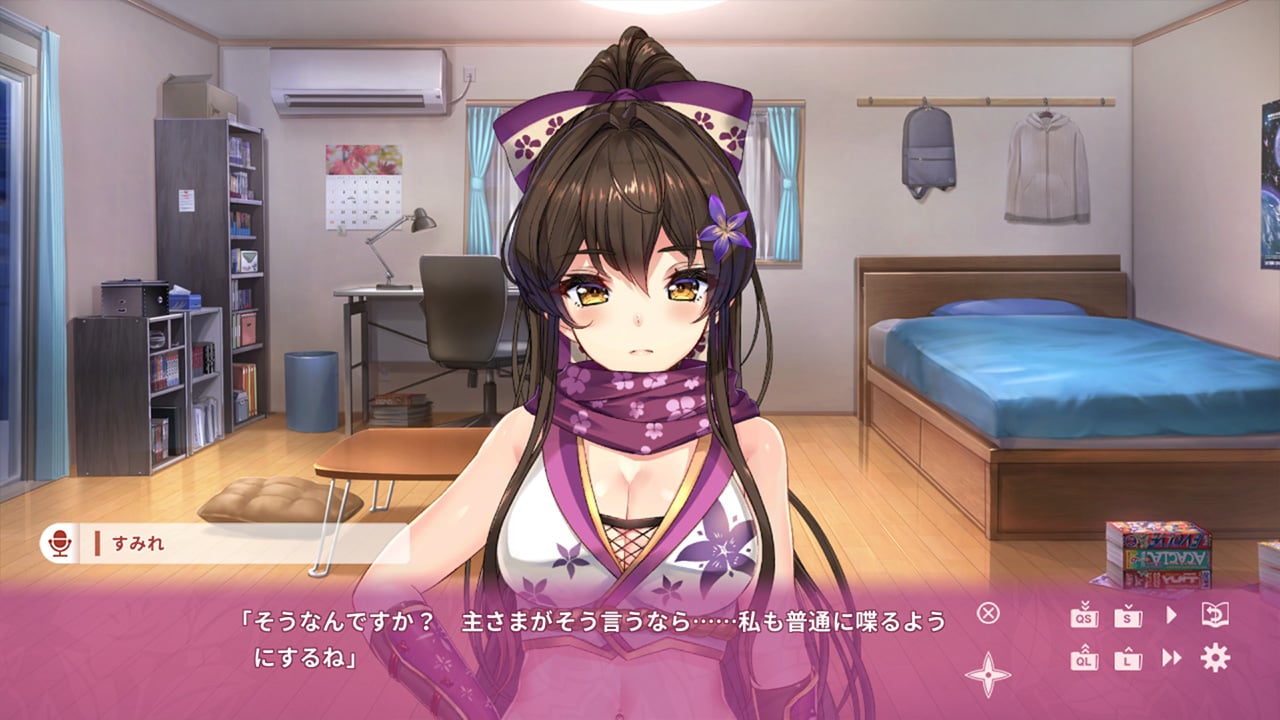1280x720 pixels.
Task: Replay the voice line via the microphone icon
Action: tap(62, 546)
